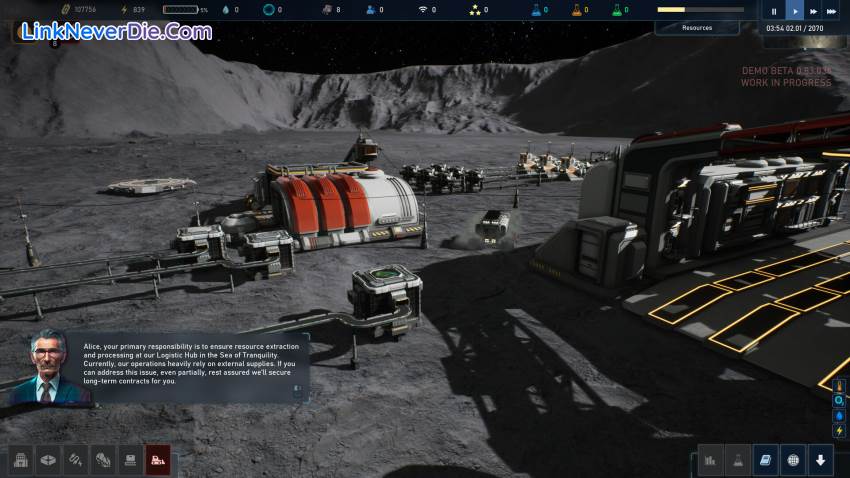Show the globe map view
The height and width of the screenshot is (478, 850).
(792, 460)
